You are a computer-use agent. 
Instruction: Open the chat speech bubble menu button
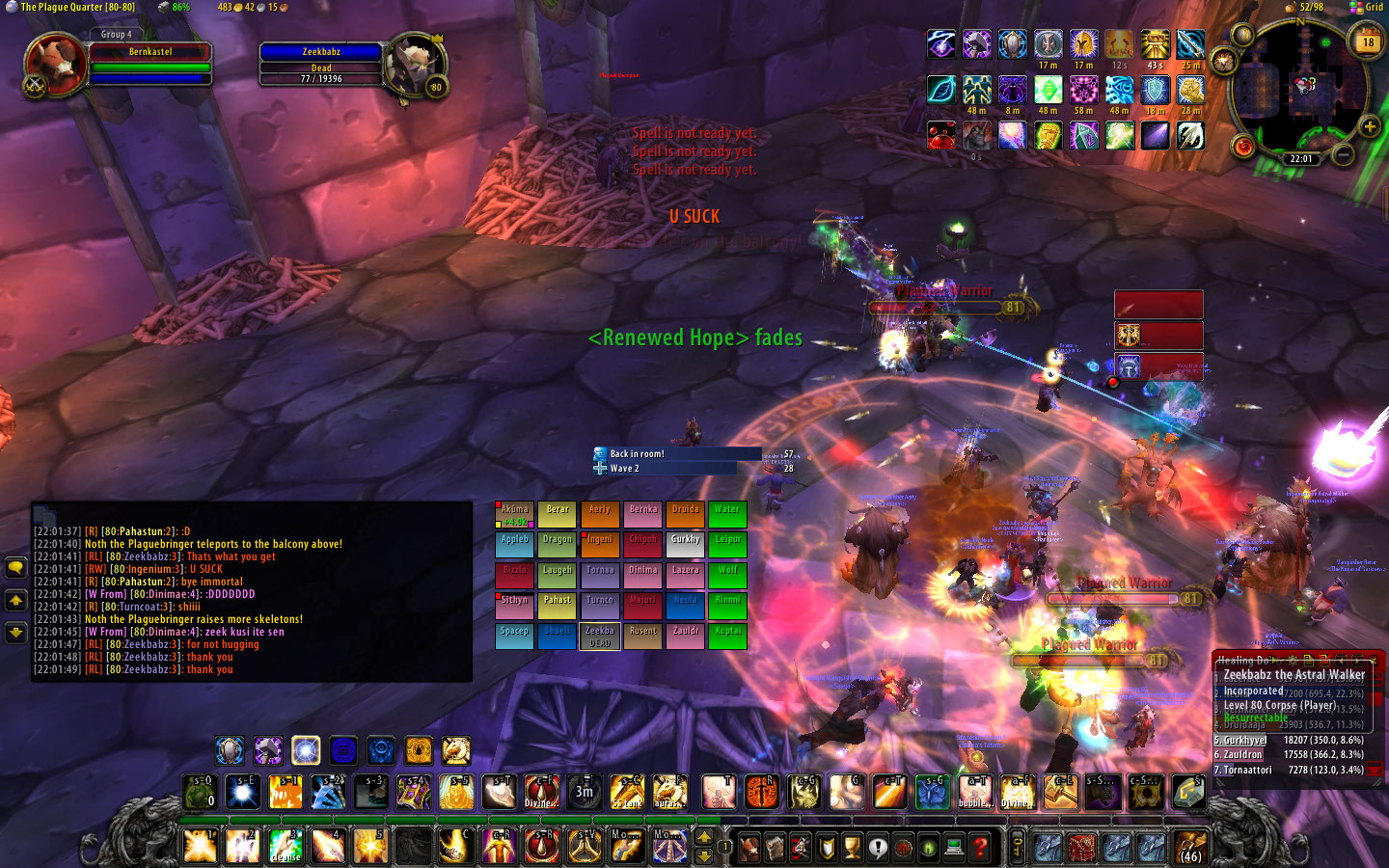[x=15, y=567]
